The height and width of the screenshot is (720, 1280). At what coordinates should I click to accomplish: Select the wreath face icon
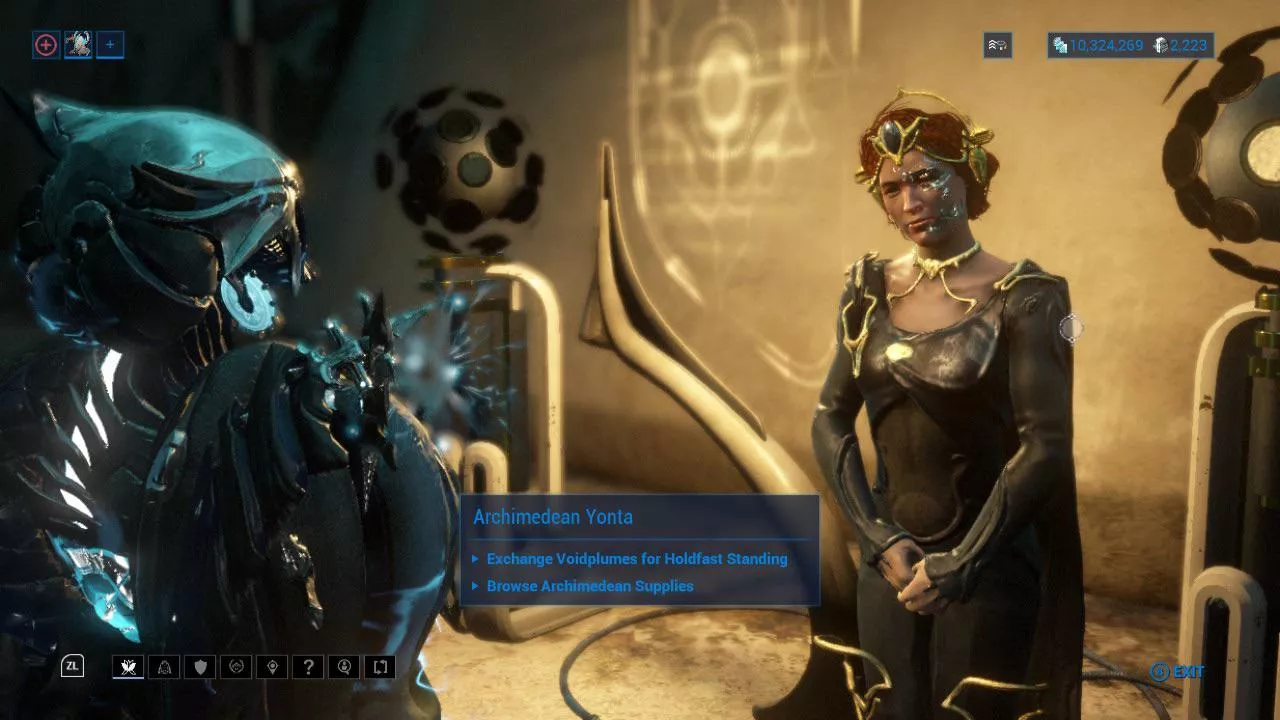pos(237,667)
